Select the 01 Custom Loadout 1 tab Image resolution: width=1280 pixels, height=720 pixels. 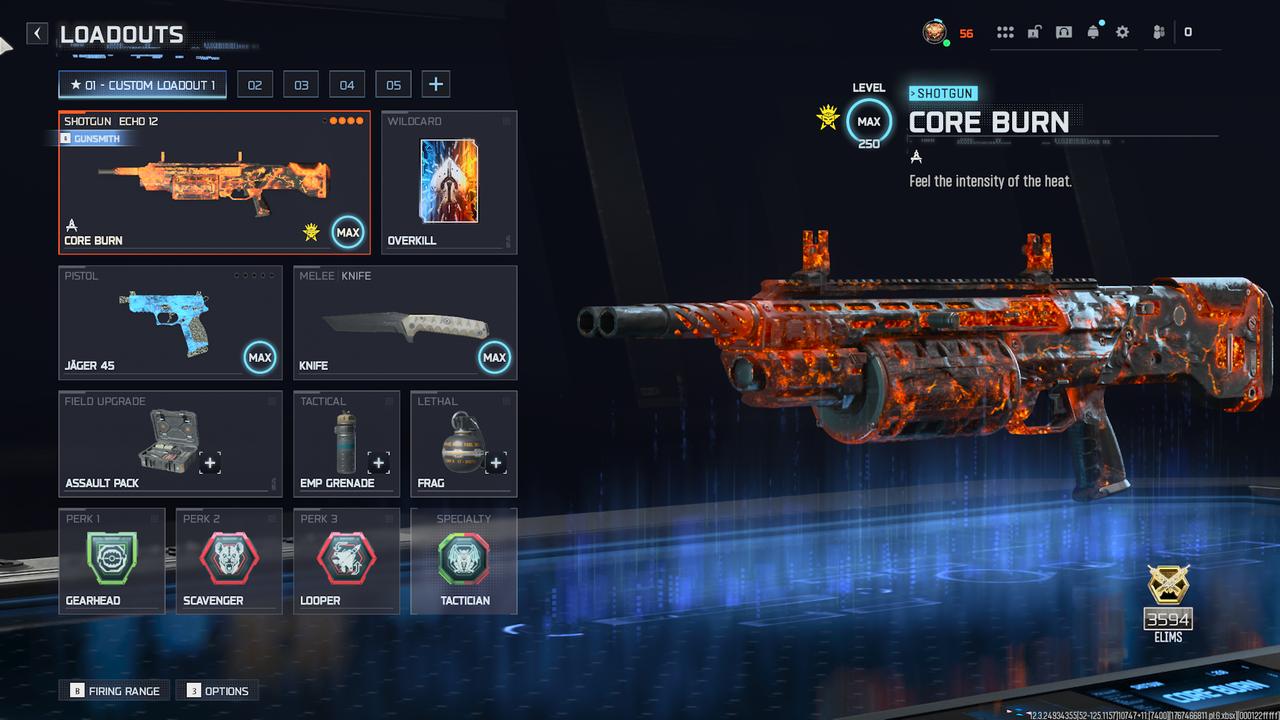pos(142,85)
